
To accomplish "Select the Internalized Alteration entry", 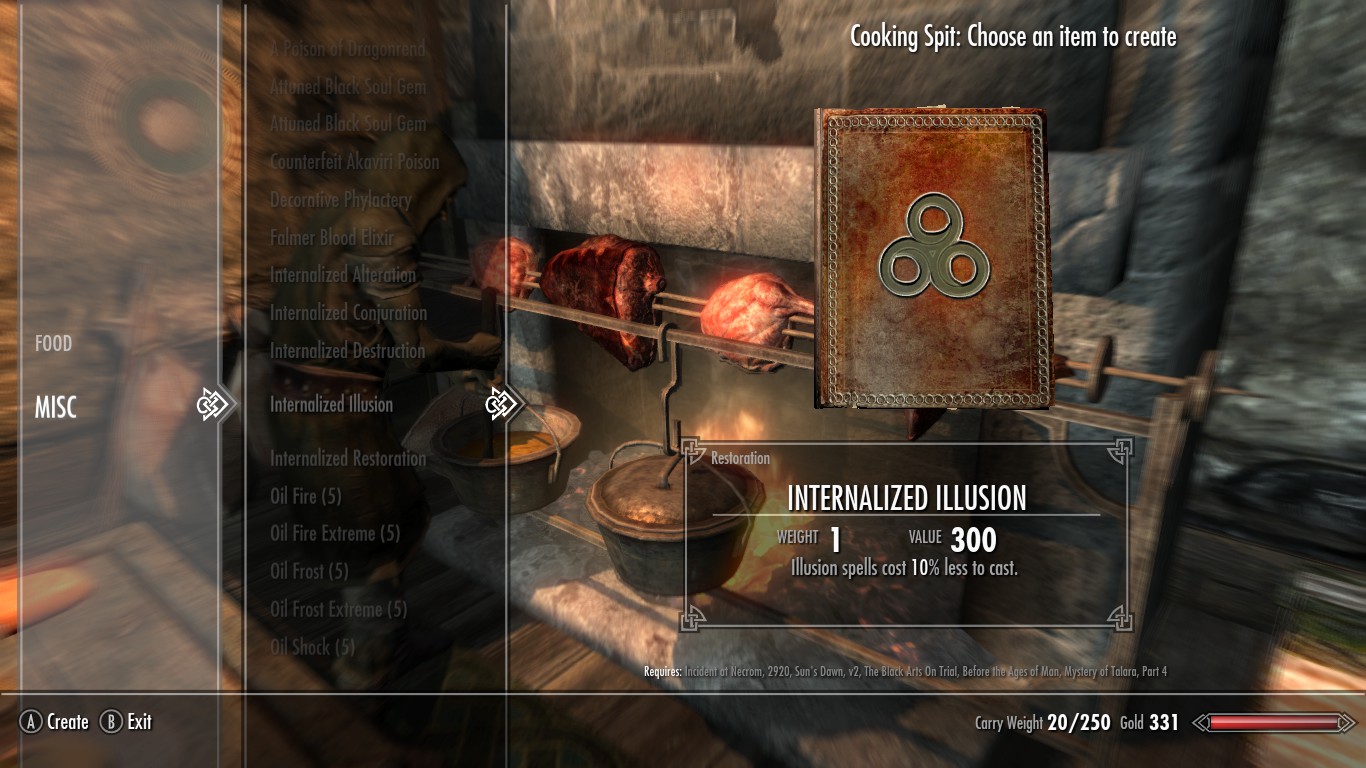I will [x=343, y=275].
